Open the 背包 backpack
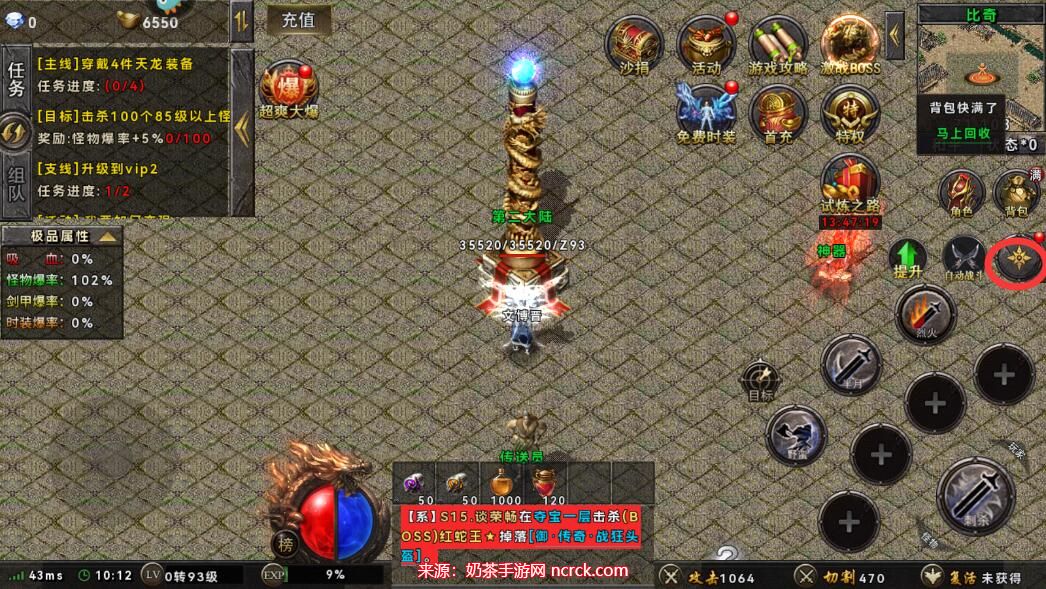1046x589 pixels. tap(1016, 192)
